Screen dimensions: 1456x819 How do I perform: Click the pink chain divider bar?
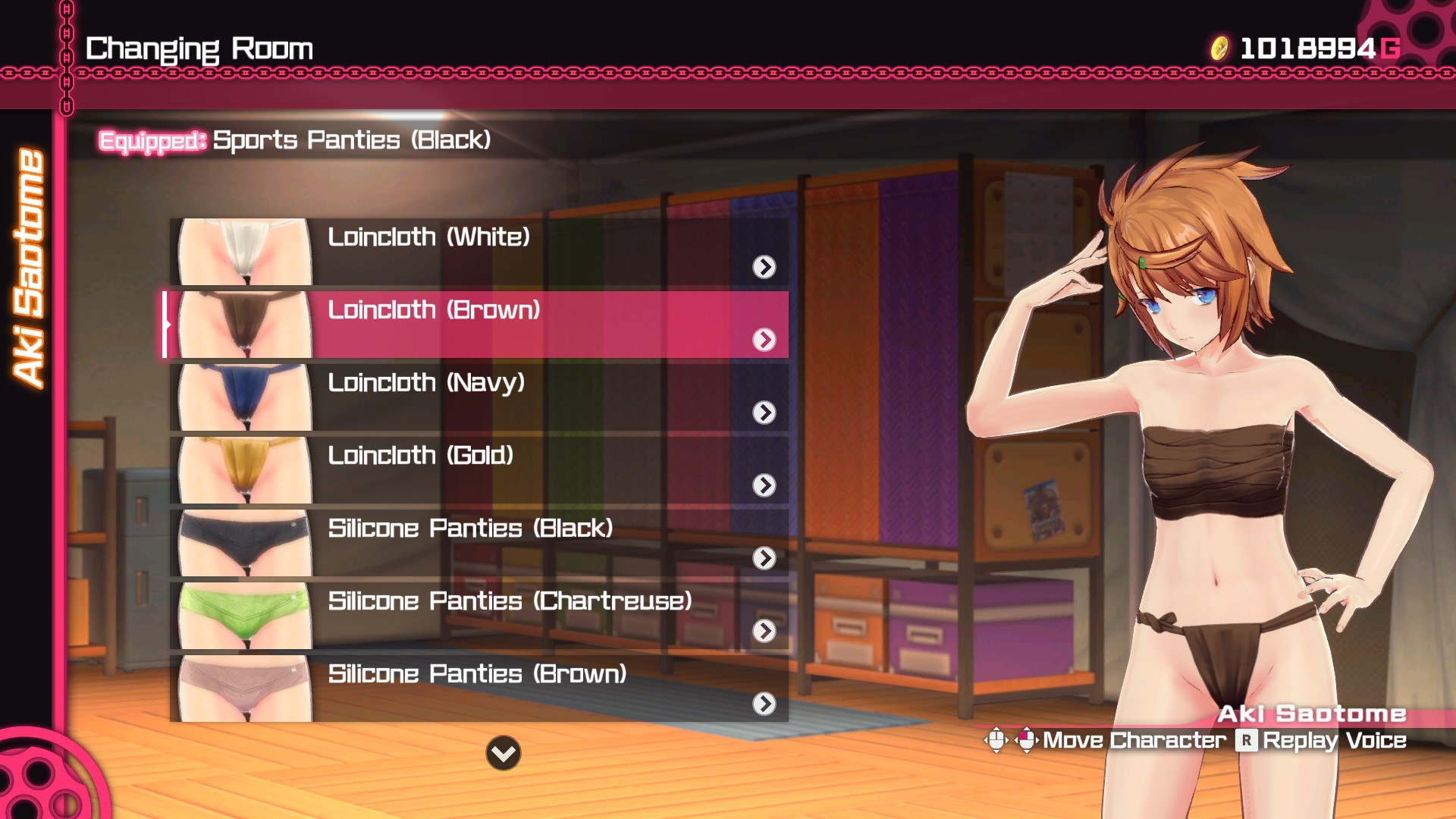coord(728,73)
